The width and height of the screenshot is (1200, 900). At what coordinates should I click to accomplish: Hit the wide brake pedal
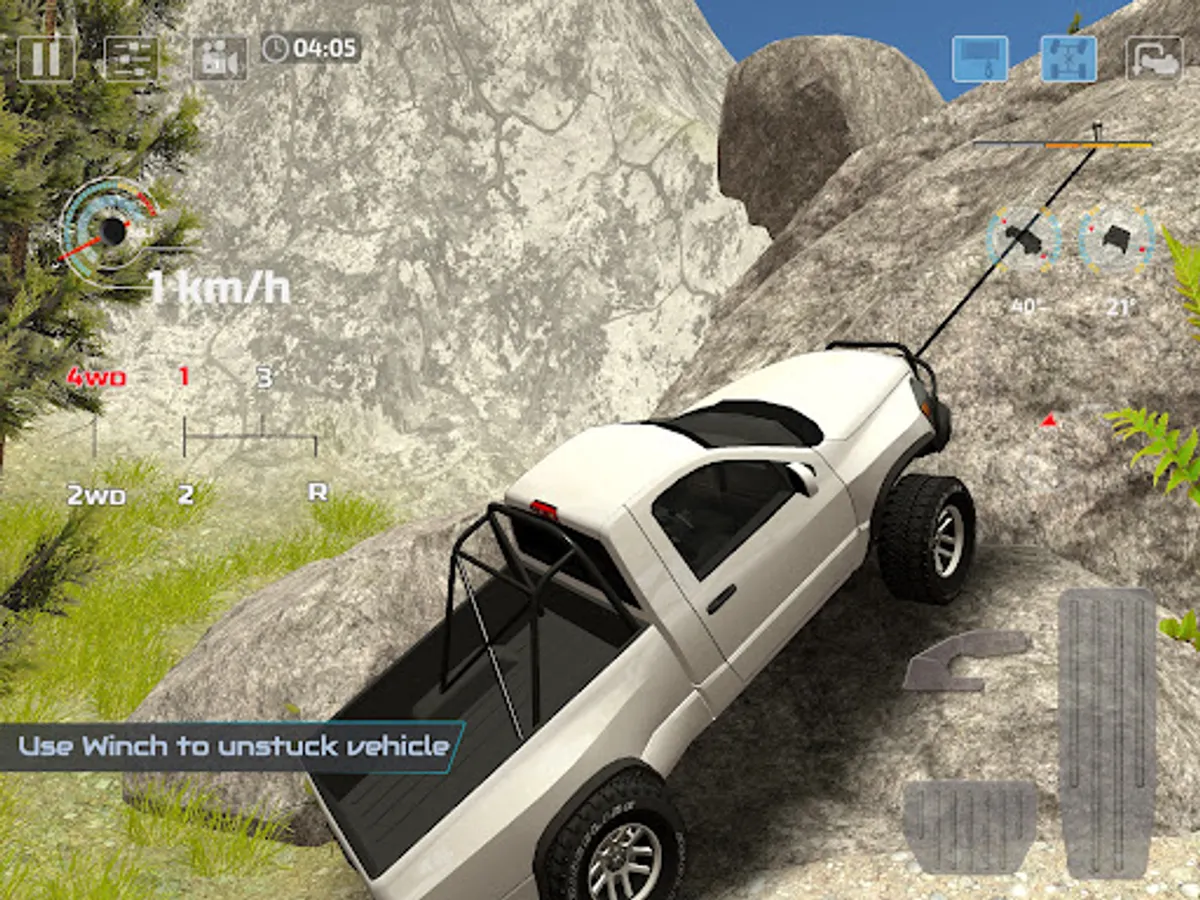click(969, 825)
